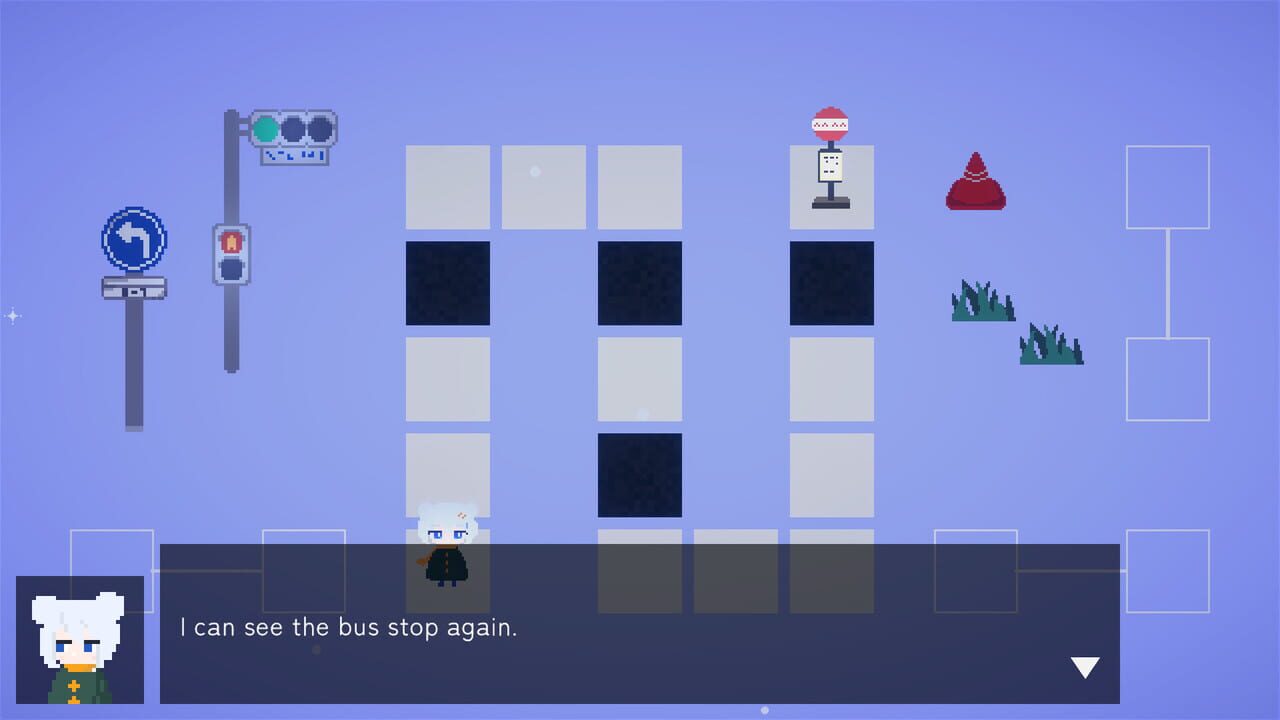Viewport: 1280px width, 720px height.
Task: Select the lower dark tile in middle column
Action: [639, 473]
